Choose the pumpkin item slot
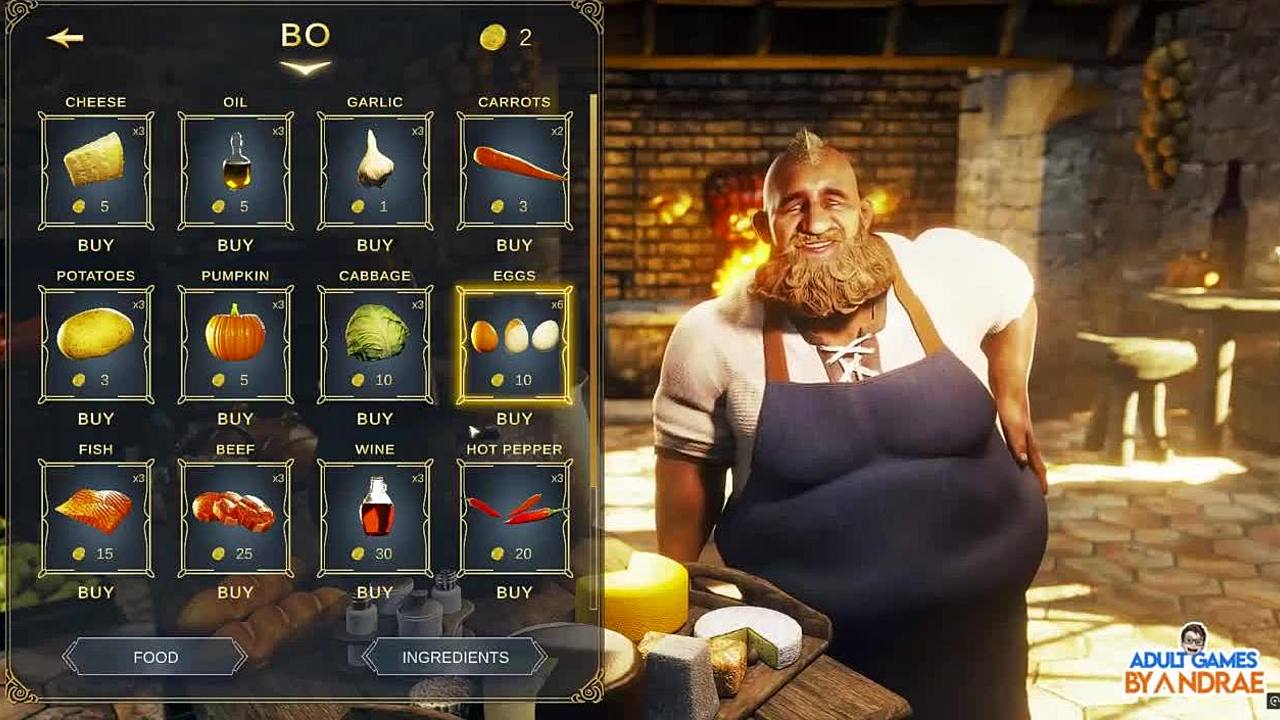This screenshot has height=720, width=1280. [235, 344]
